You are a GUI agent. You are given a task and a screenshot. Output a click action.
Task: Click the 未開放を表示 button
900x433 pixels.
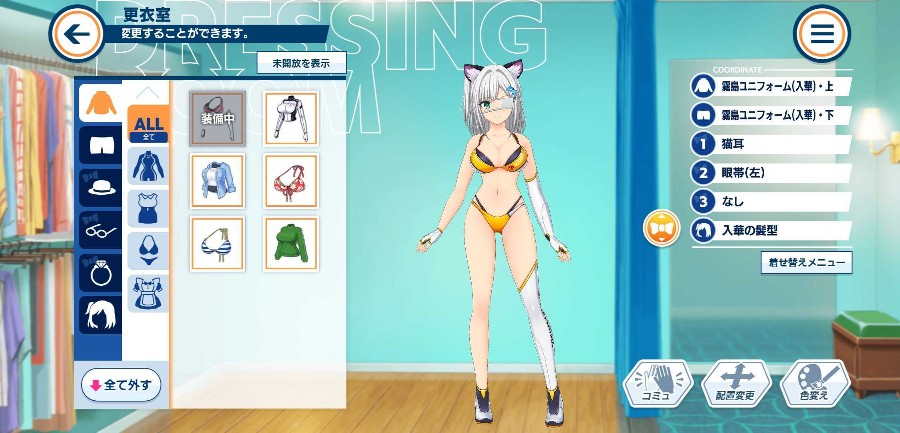(301, 62)
